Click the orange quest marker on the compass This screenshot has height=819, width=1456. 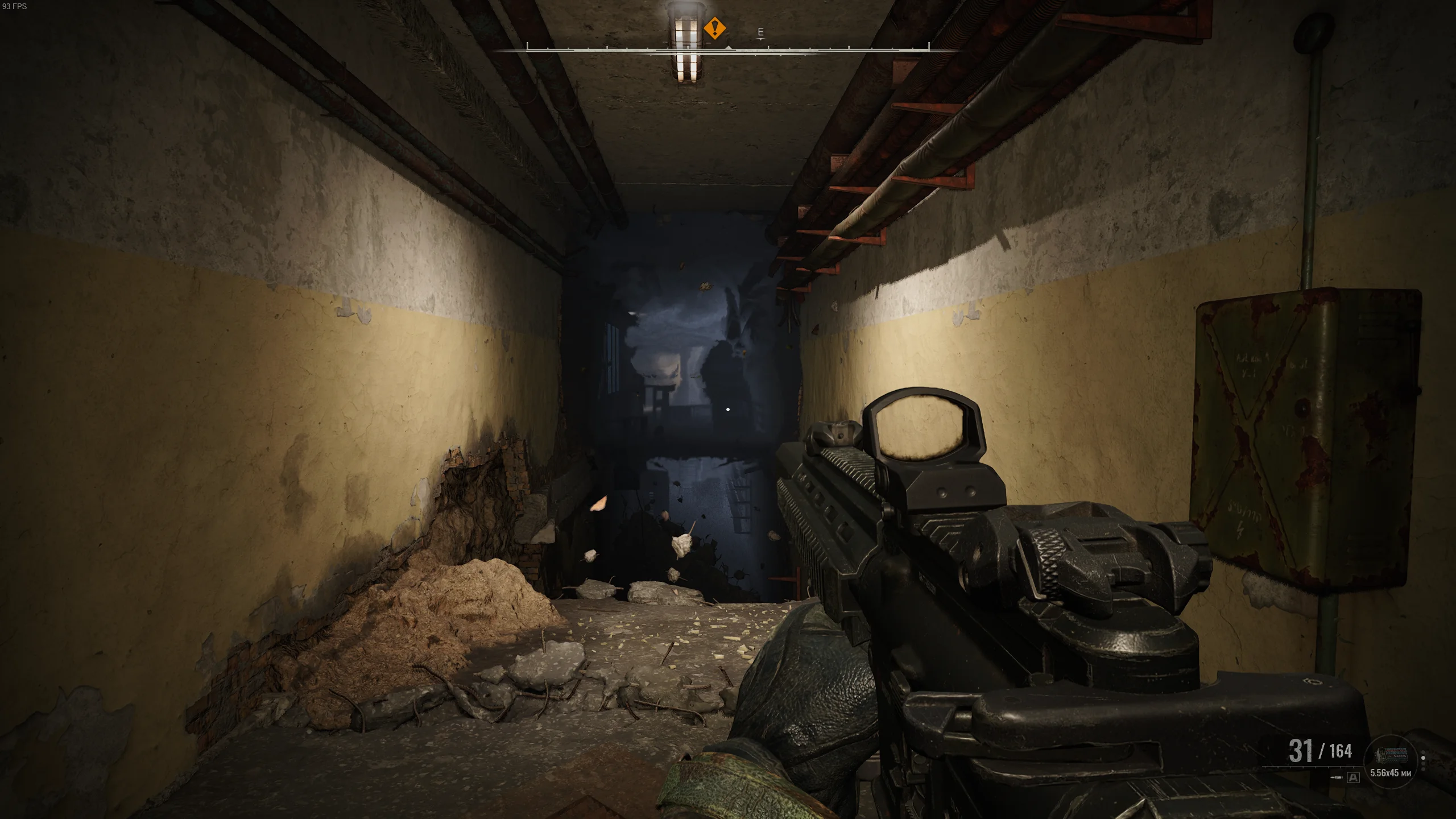click(714, 28)
